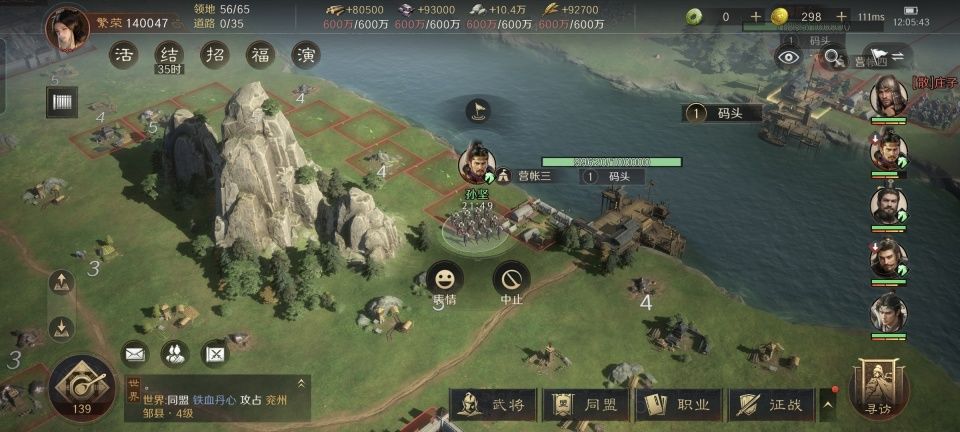Open the 同盟 alliance menu
Viewport: 960px width, 432px height.
(588, 405)
